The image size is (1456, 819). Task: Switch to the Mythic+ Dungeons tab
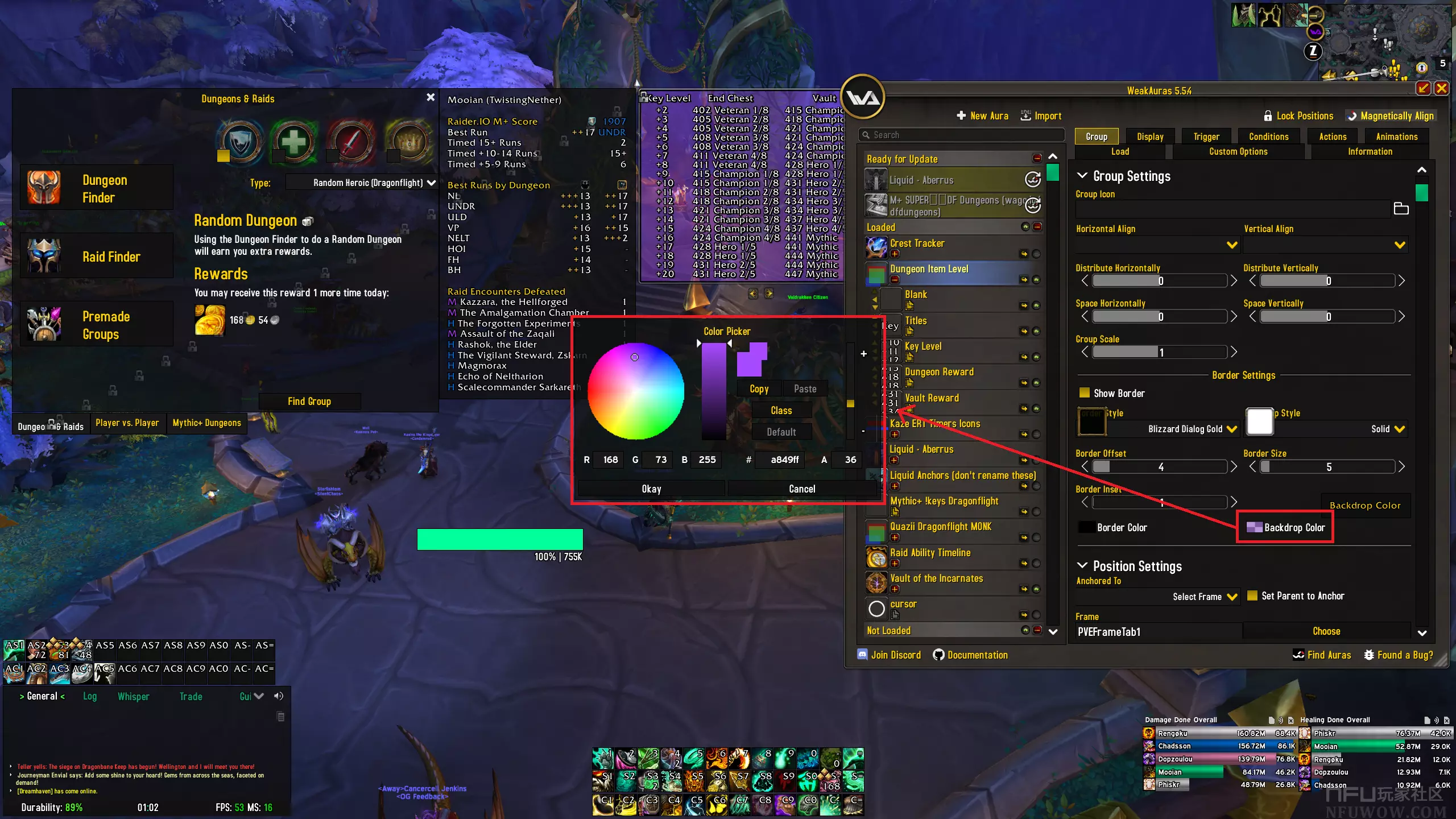pos(207,423)
